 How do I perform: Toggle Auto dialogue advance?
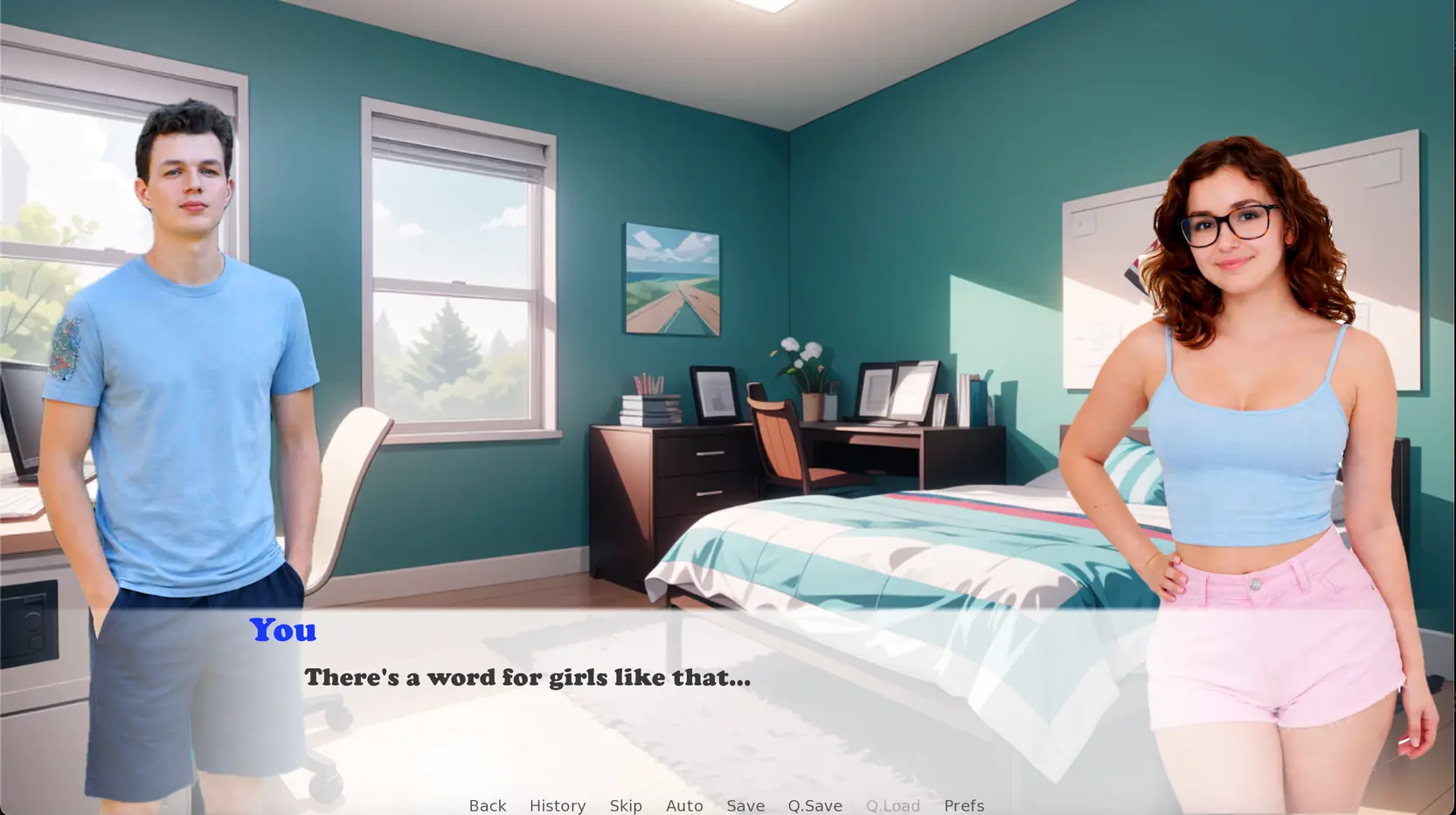coord(684,805)
